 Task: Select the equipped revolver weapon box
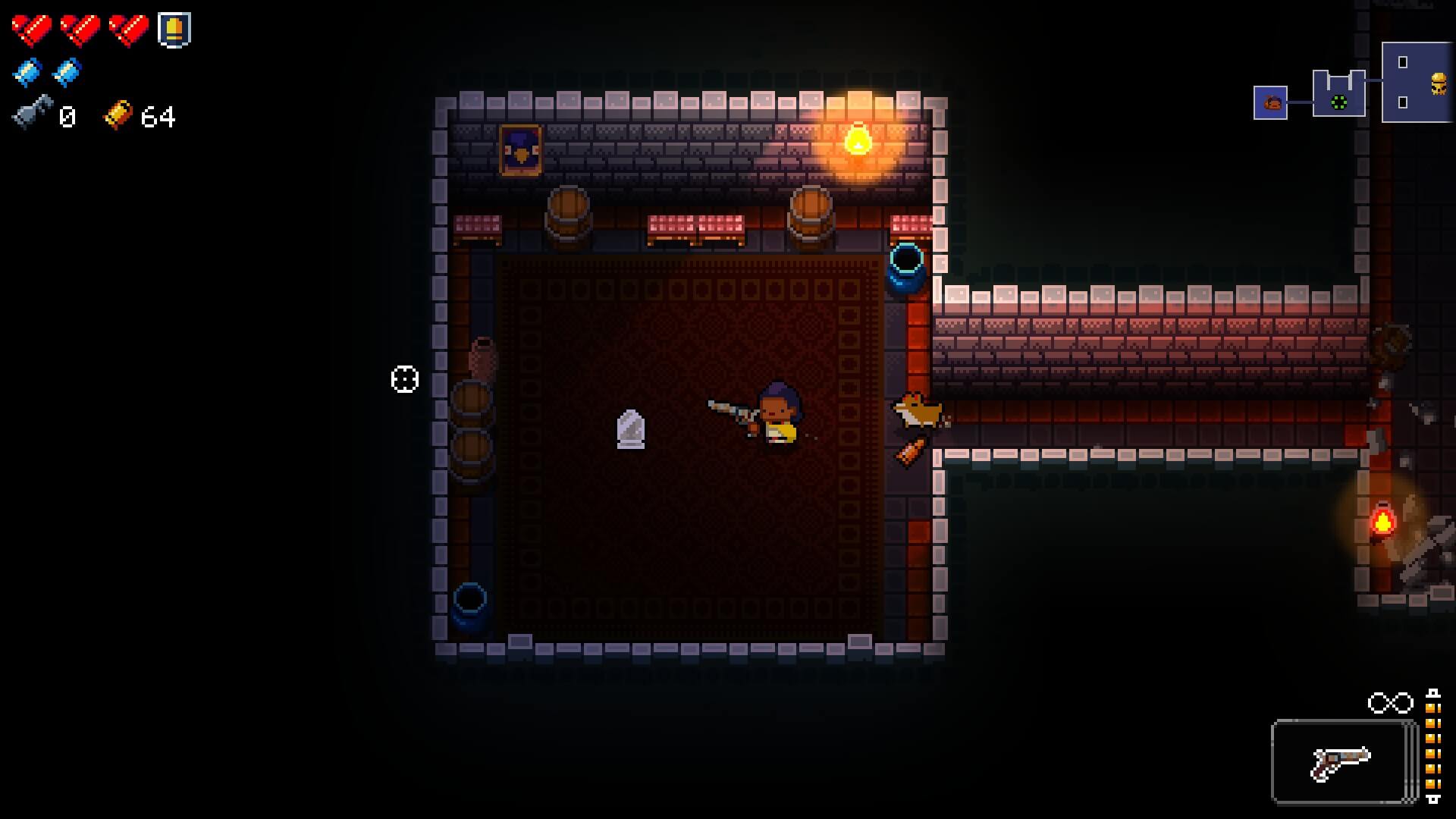point(1343,761)
